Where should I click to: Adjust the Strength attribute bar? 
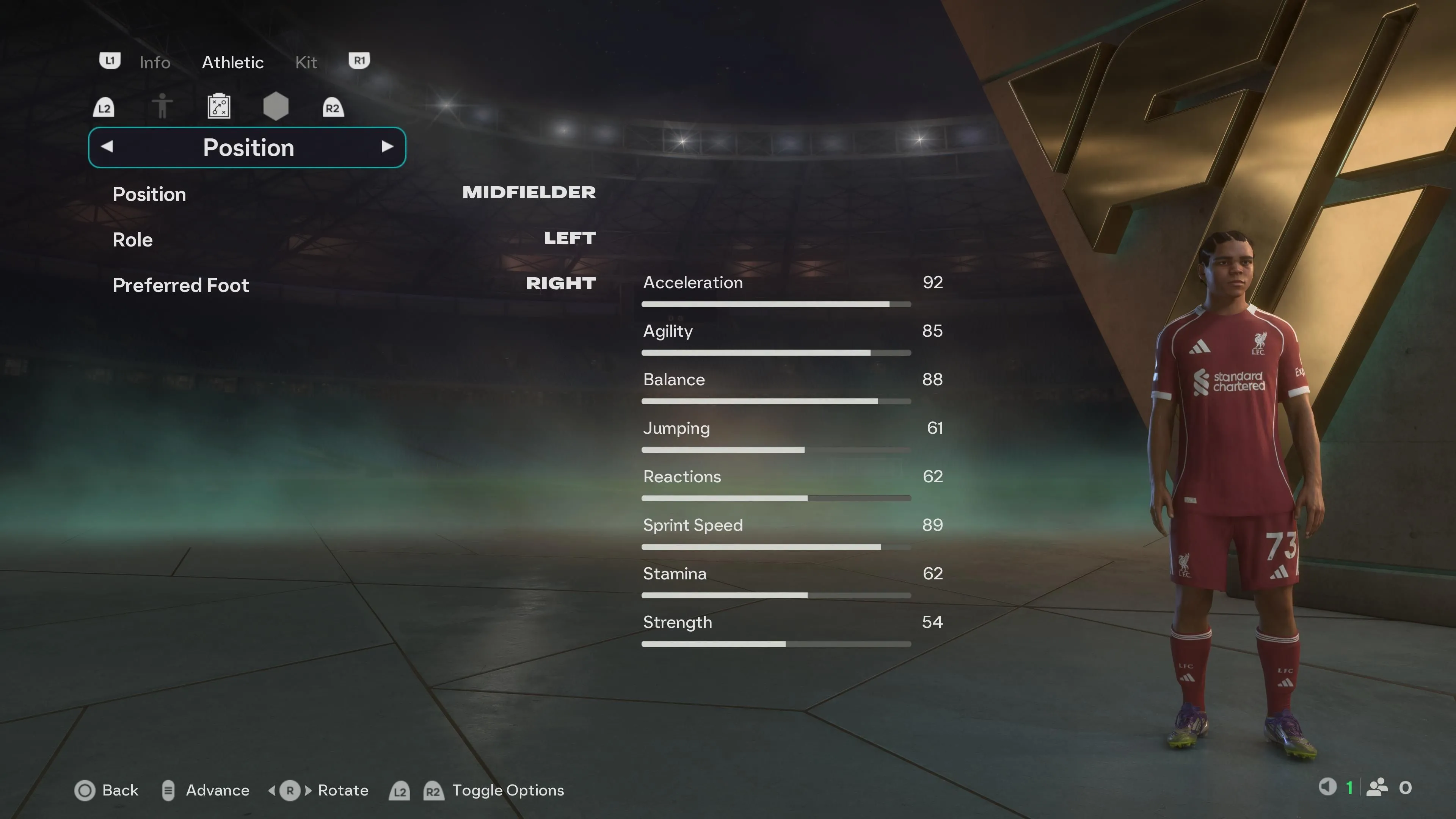coord(775,644)
